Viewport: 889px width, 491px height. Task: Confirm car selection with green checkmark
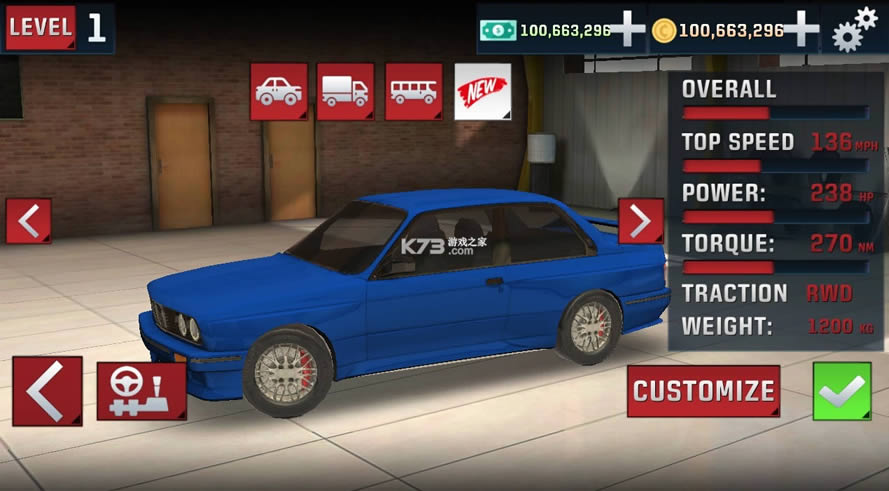[842, 391]
